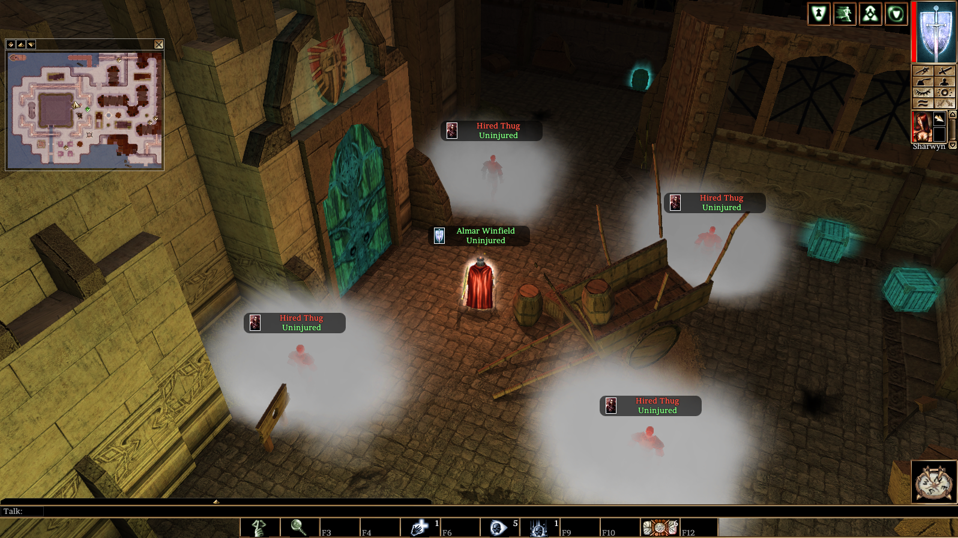Toggle the shield with chess pawn icon
Screen dimensions: 958x538
(819, 13)
